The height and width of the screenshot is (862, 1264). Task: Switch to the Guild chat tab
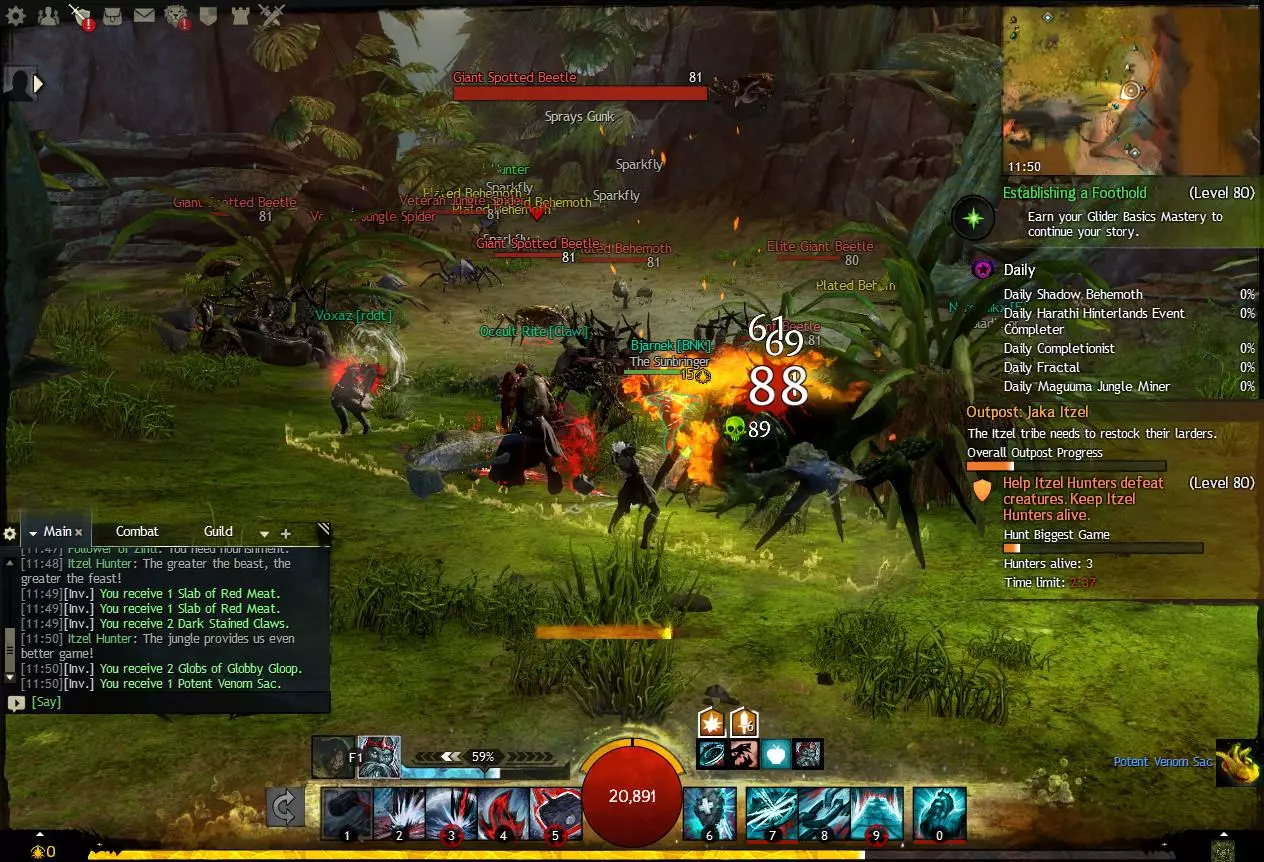tap(218, 532)
